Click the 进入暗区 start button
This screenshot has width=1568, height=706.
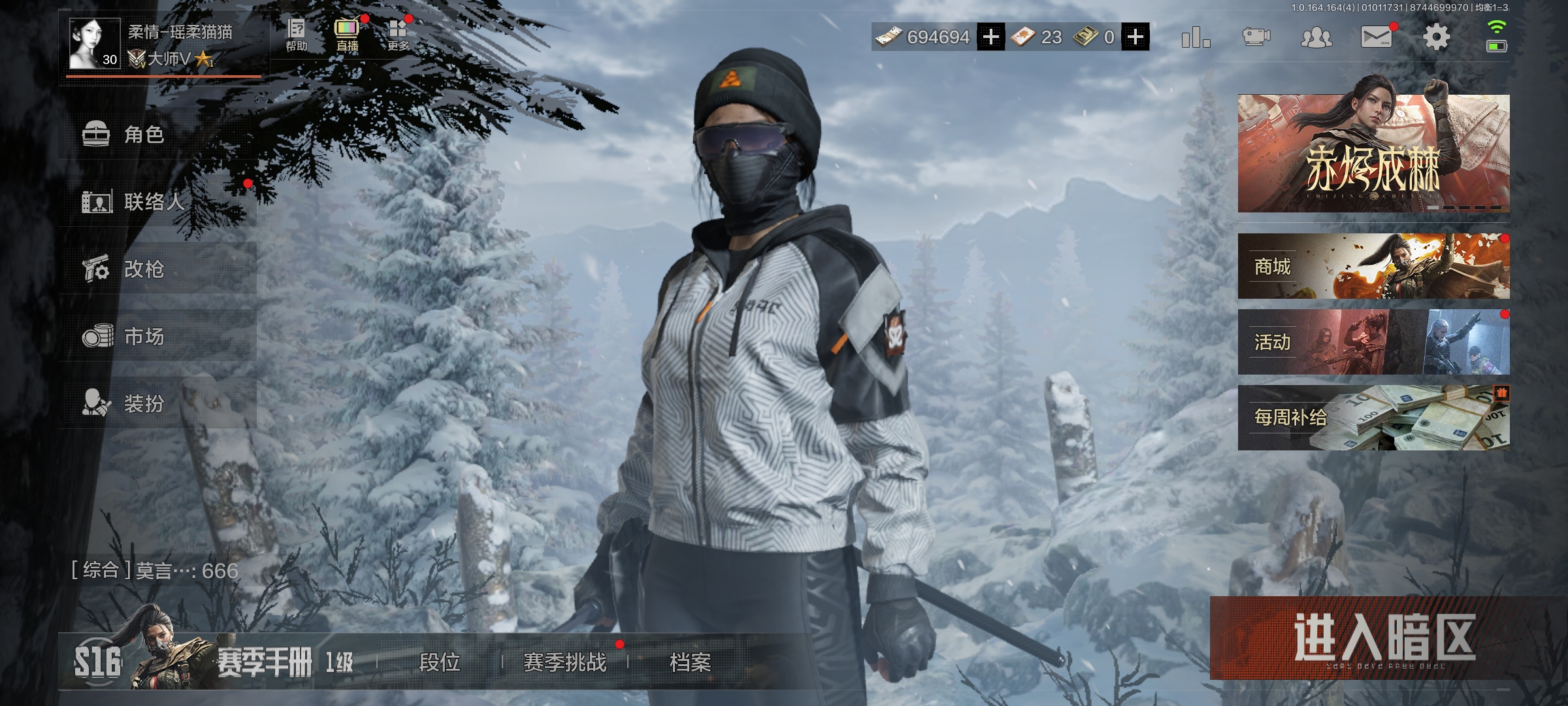point(1384,639)
